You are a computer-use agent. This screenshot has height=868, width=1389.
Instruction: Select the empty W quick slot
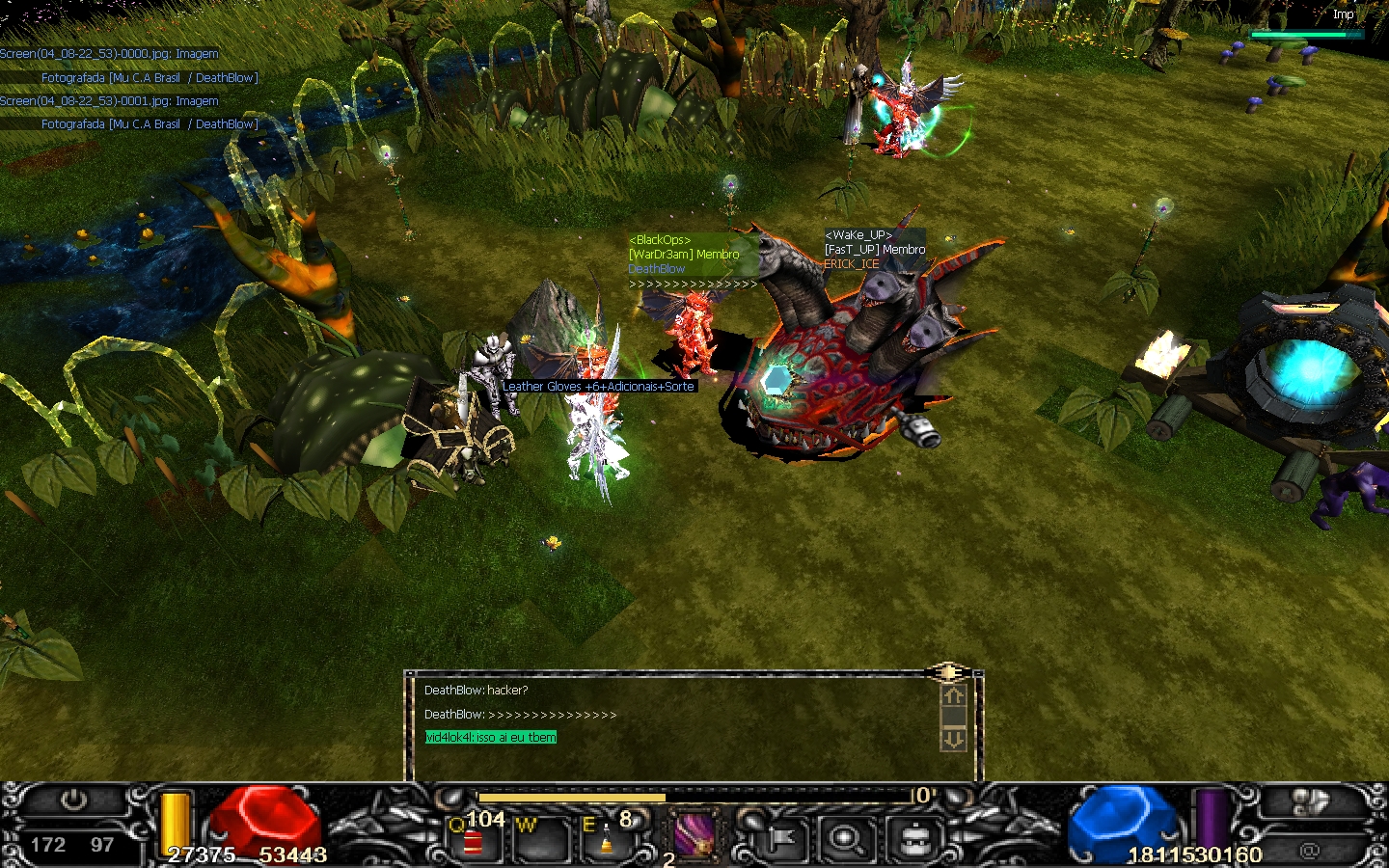pos(539,839)
